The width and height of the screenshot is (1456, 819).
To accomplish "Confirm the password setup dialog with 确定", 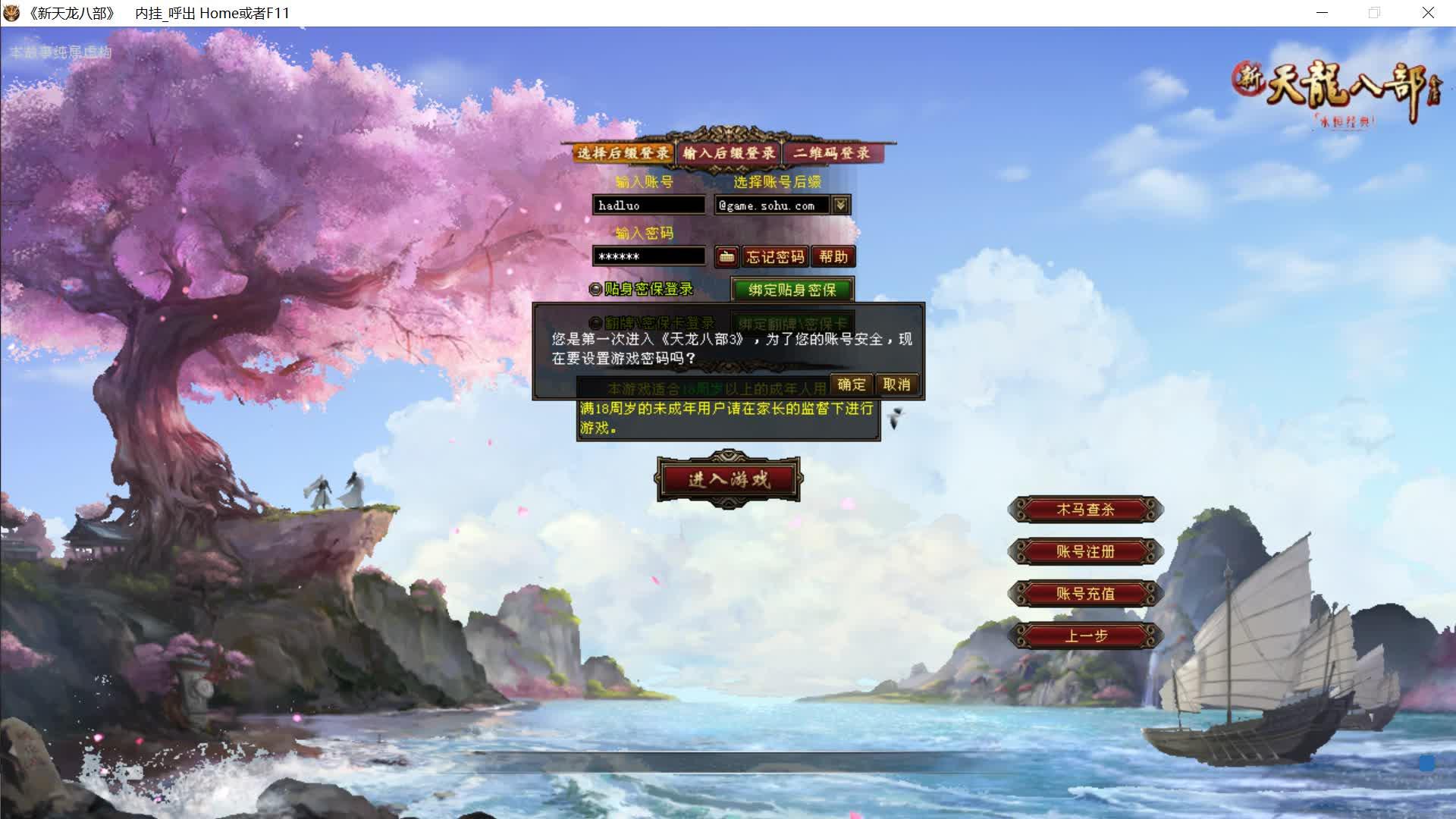I will click(851, 384).
